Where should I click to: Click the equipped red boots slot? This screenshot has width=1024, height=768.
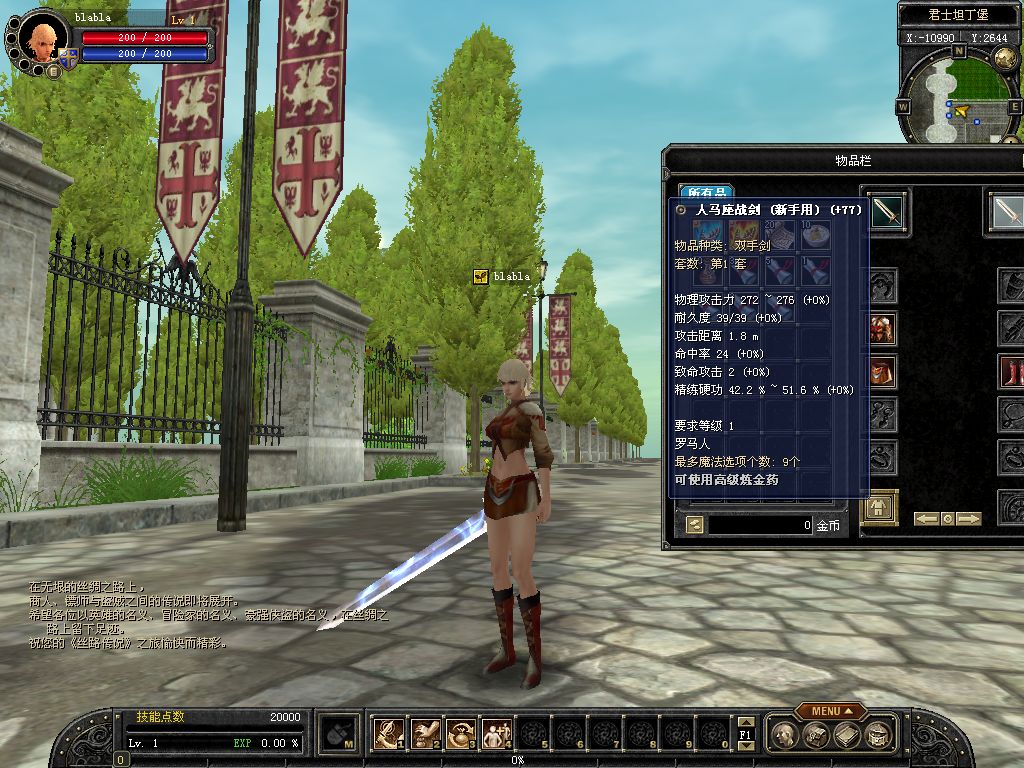(1012, 371)
